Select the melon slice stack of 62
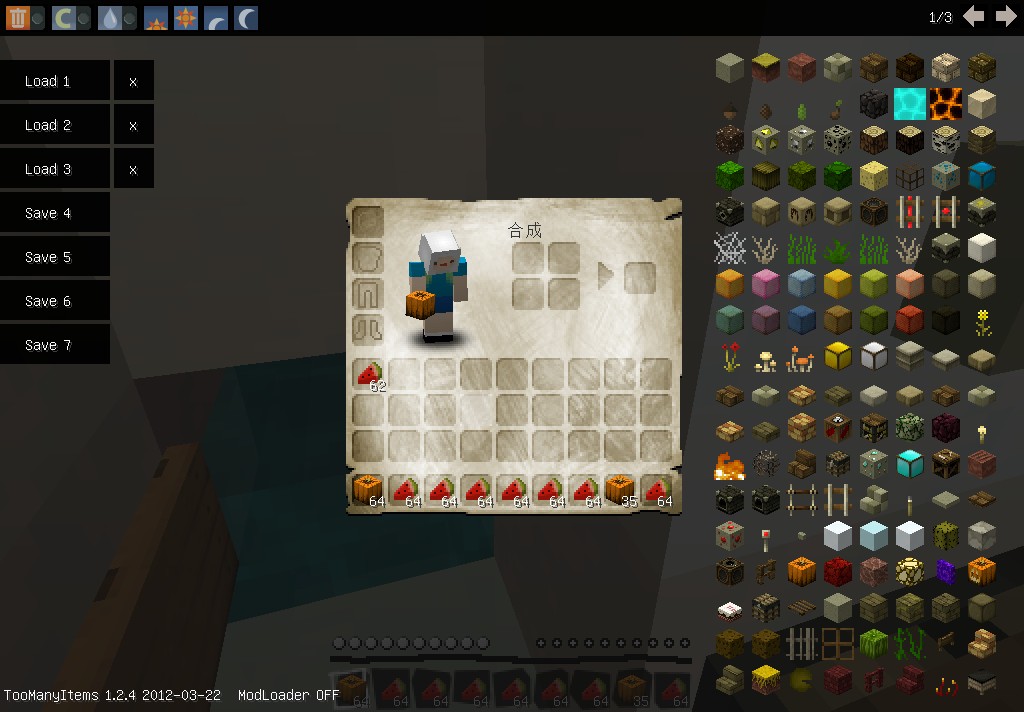The width and height of the screenshot is (1024, 712). (369, 375)
